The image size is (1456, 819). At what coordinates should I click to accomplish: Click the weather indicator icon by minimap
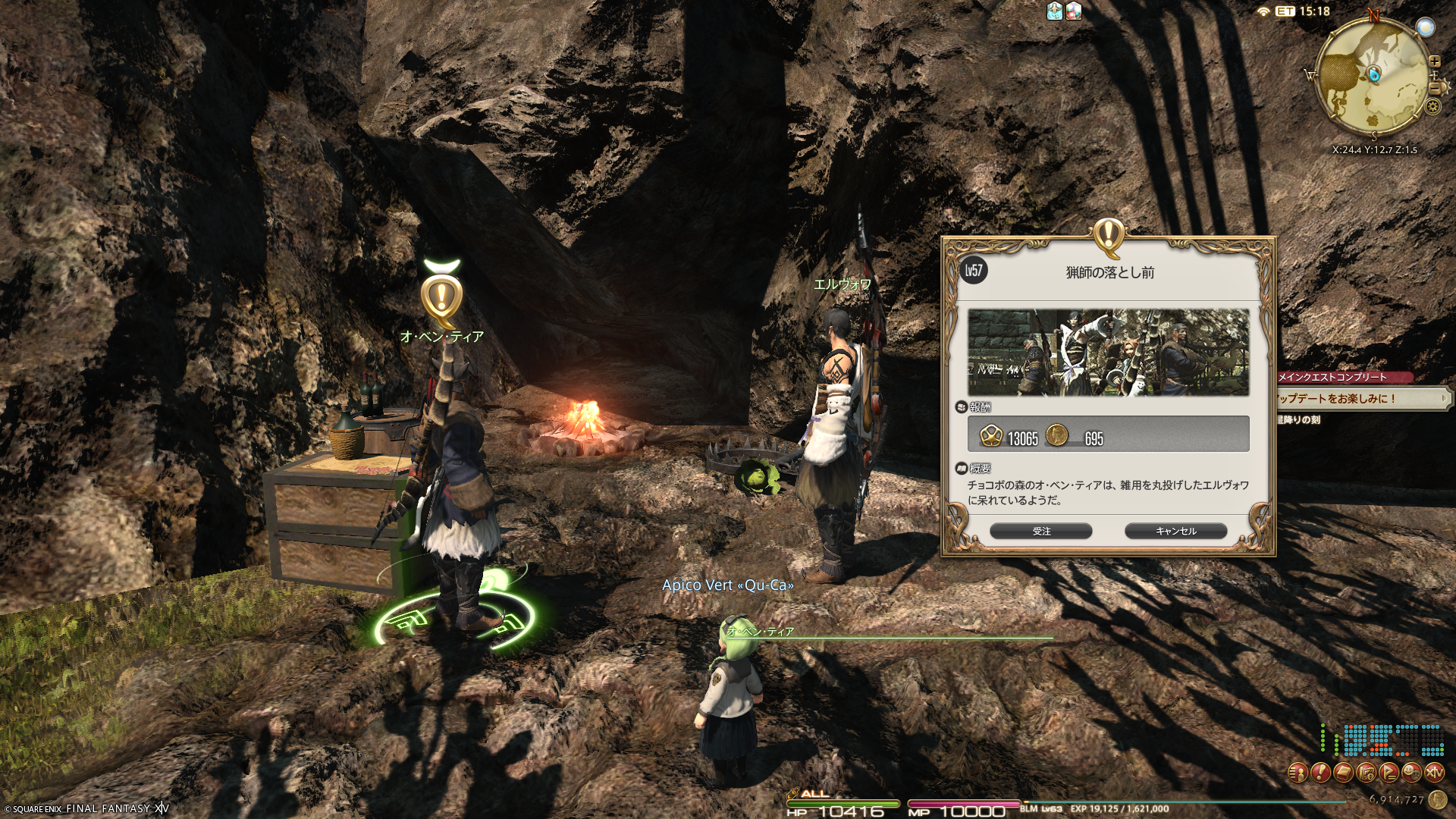1425,28
